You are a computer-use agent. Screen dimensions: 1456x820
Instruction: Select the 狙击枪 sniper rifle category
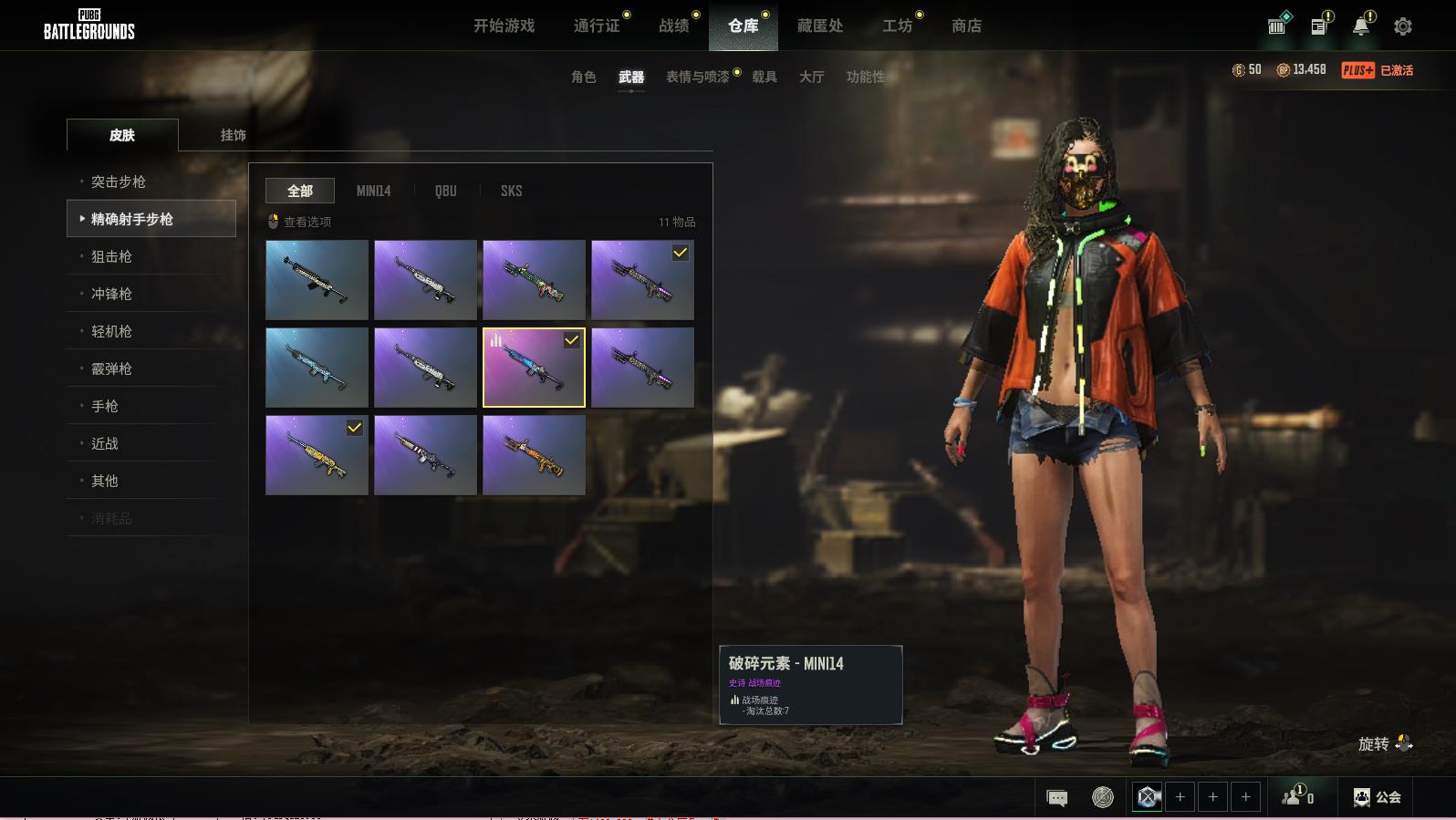point(111,257)
